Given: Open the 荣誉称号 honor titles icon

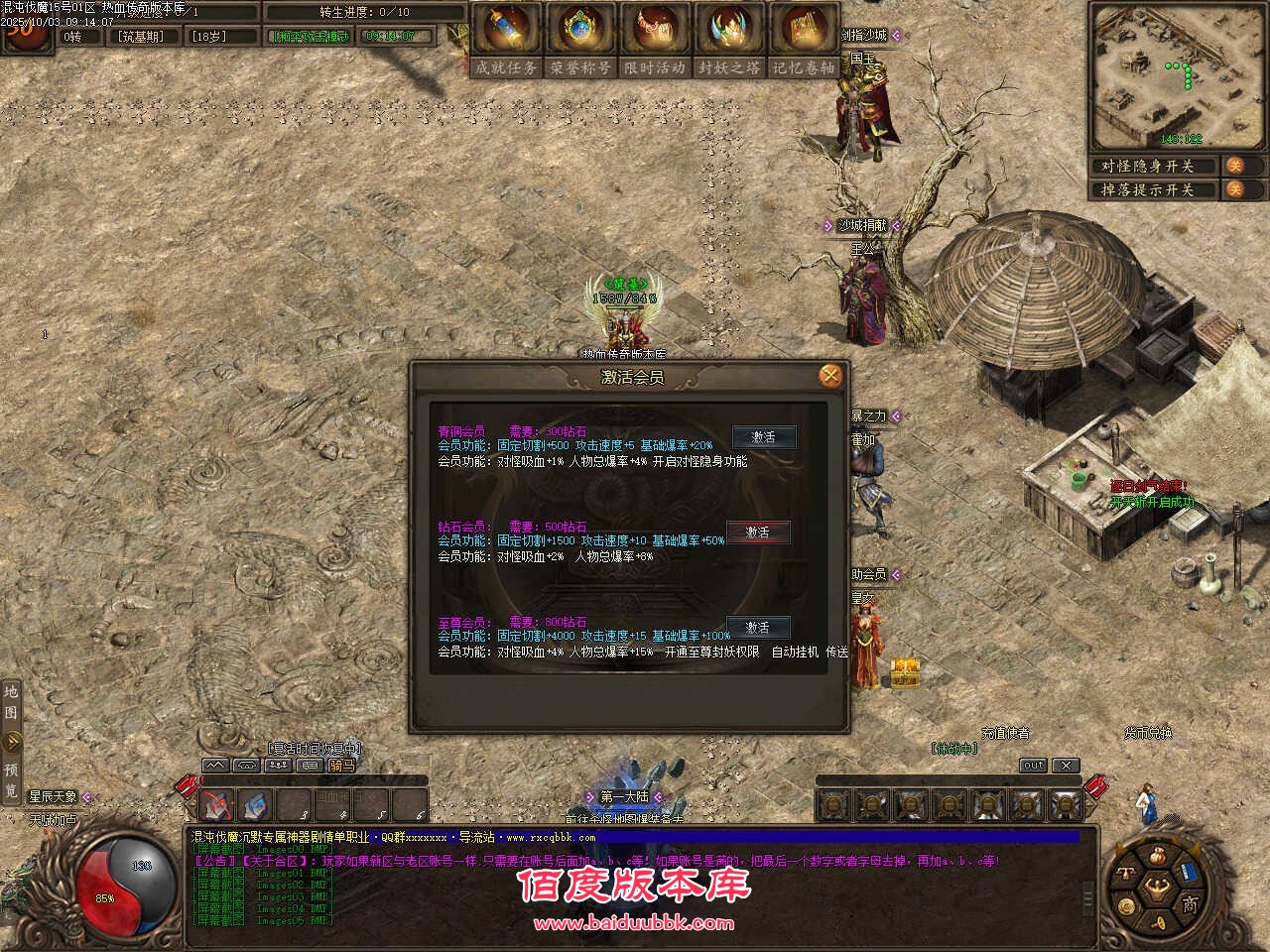Looking at the screenshot, I should pyautogui.click(x=580, y=40).
